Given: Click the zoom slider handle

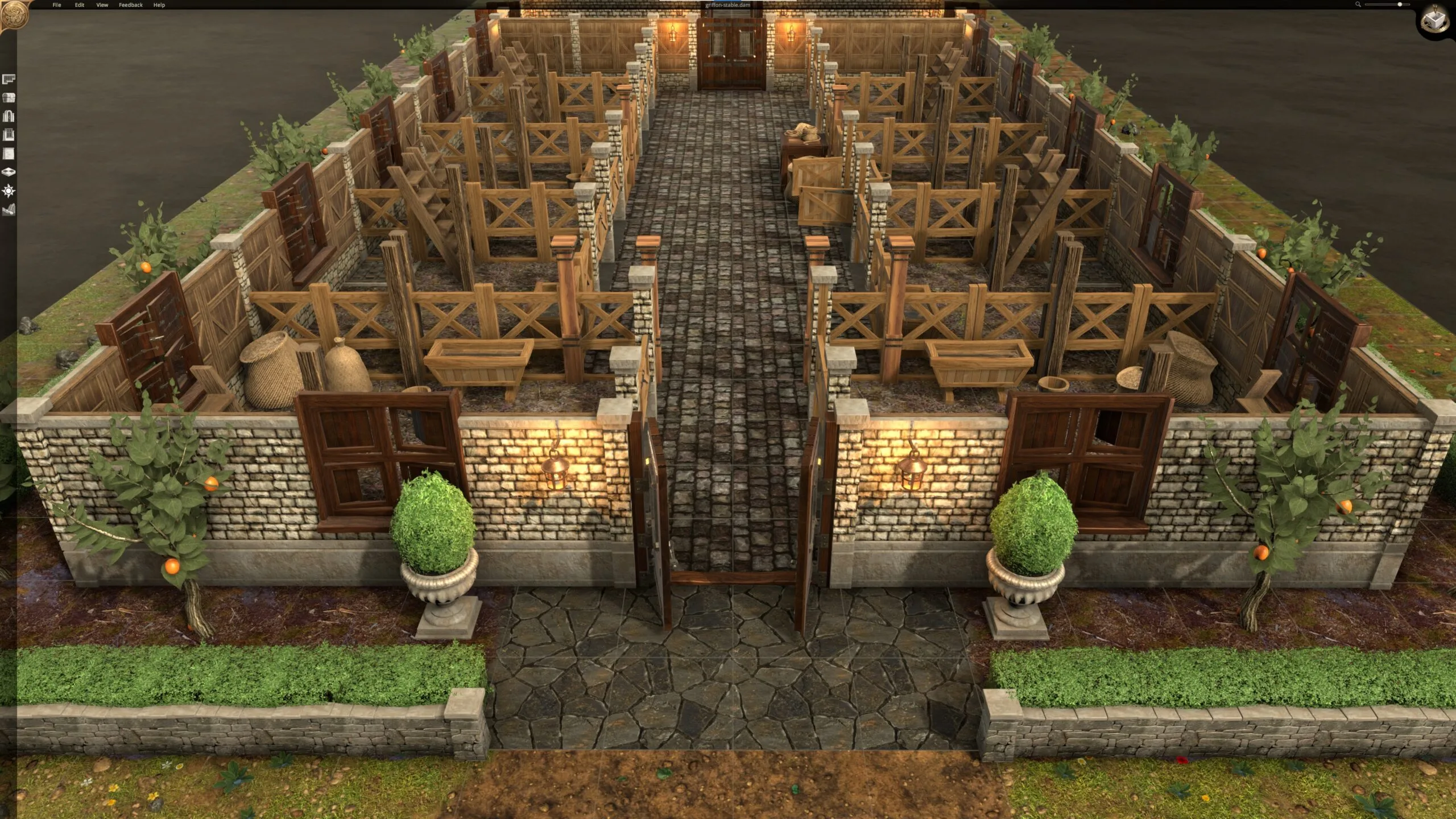Looking at the screenshot, I should click(x=1400, y=5).
